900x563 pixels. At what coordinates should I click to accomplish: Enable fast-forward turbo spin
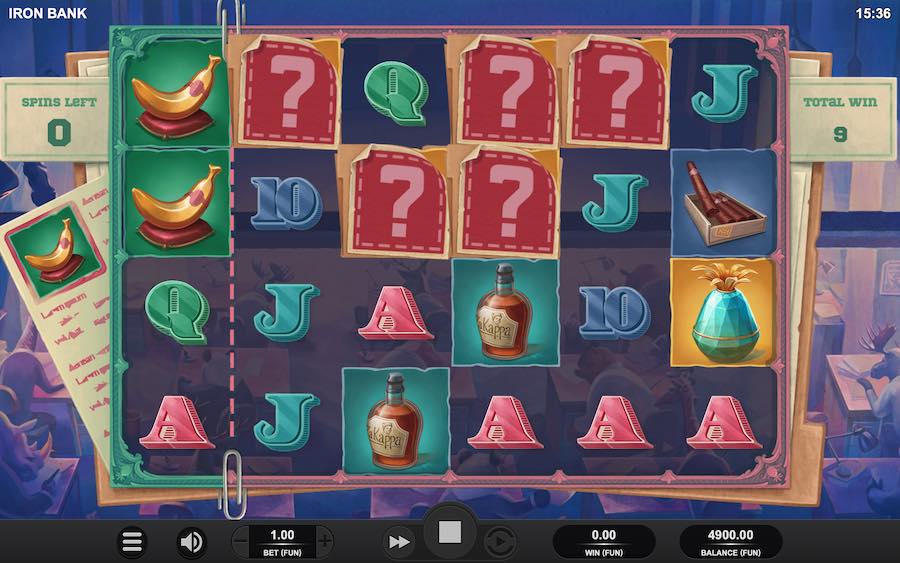coord(399,542)
